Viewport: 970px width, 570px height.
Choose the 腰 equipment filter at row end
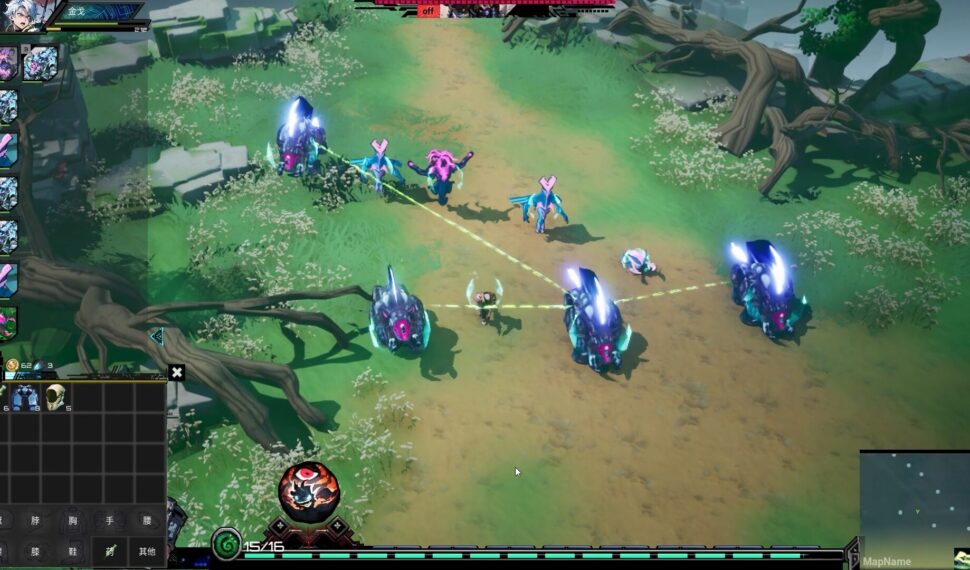146,520
